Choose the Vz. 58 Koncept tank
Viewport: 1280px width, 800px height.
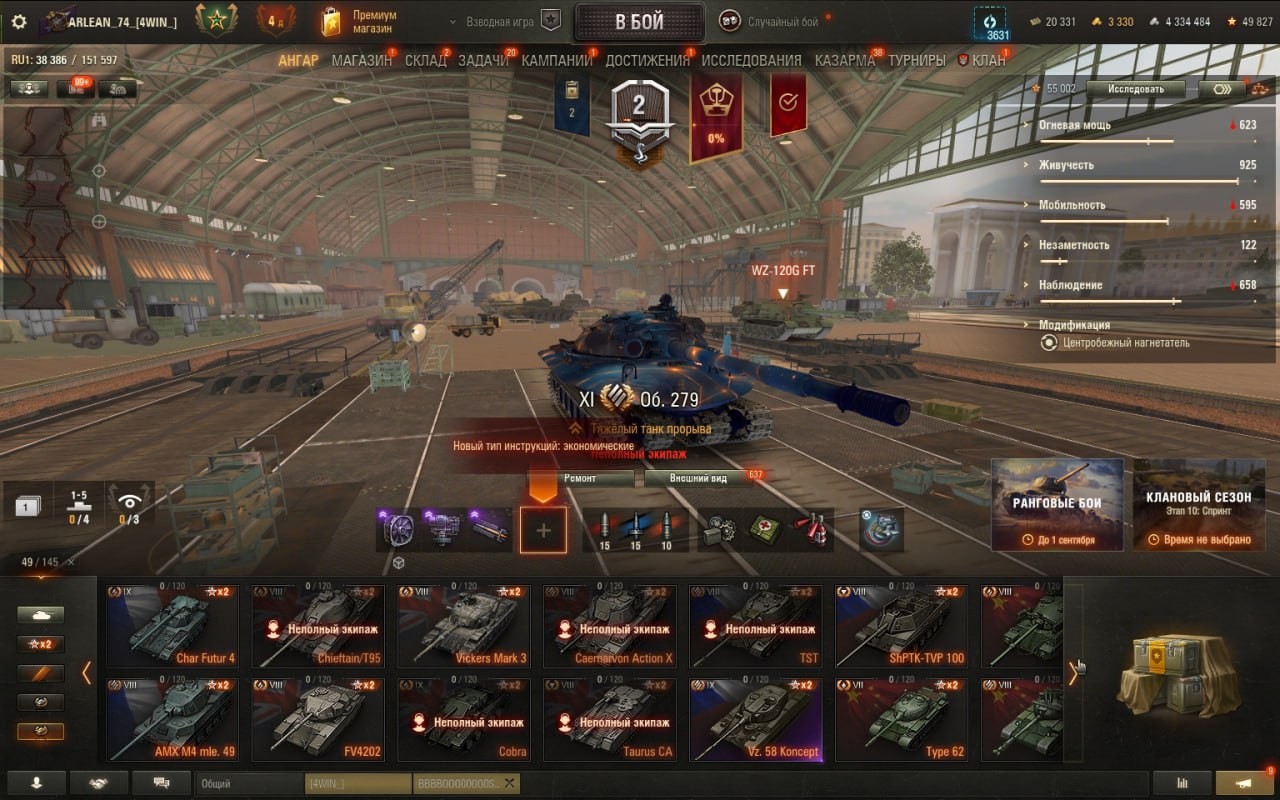(x=756, y=720)
